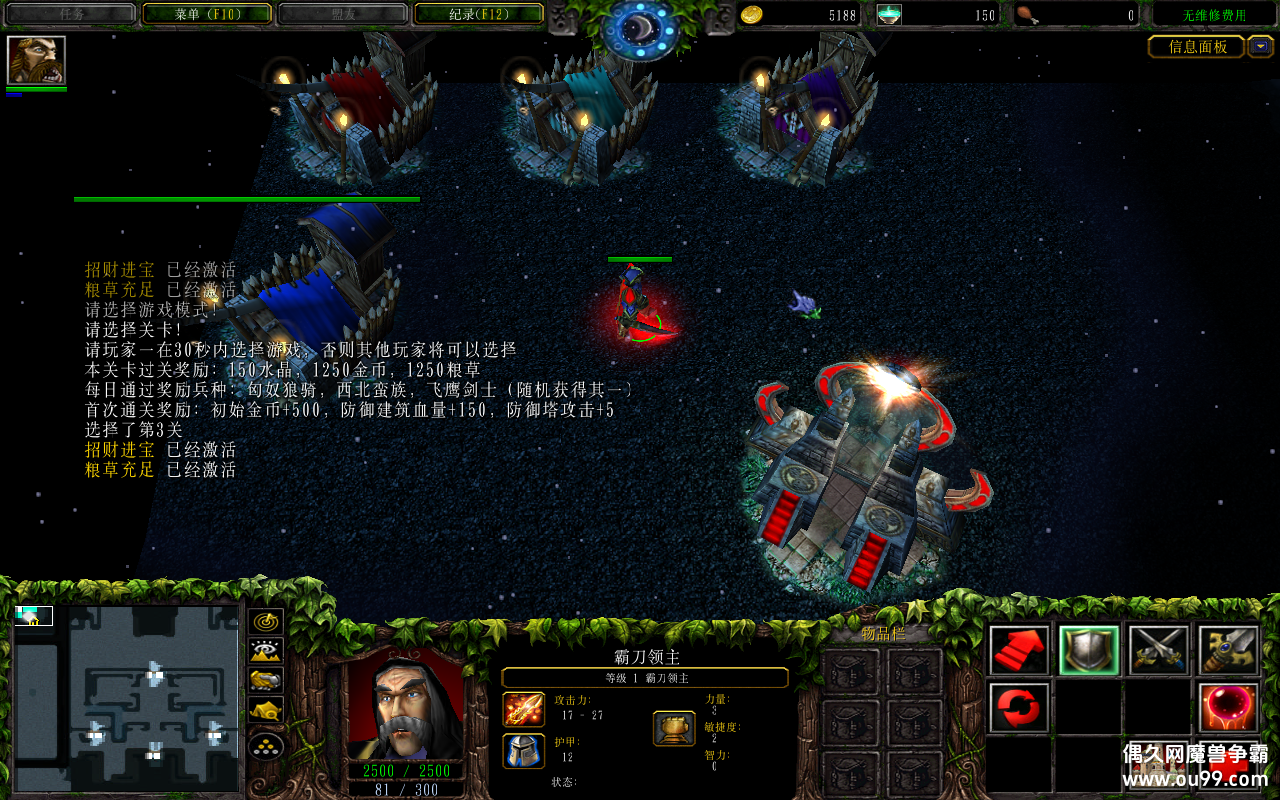Open the 任务 quests button
This screenshot has width=1280, height=800.
point(70,14)
